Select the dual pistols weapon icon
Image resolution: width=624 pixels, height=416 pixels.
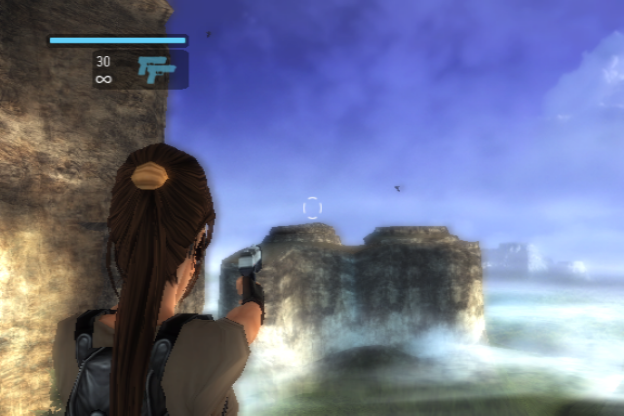click(157, 69)
